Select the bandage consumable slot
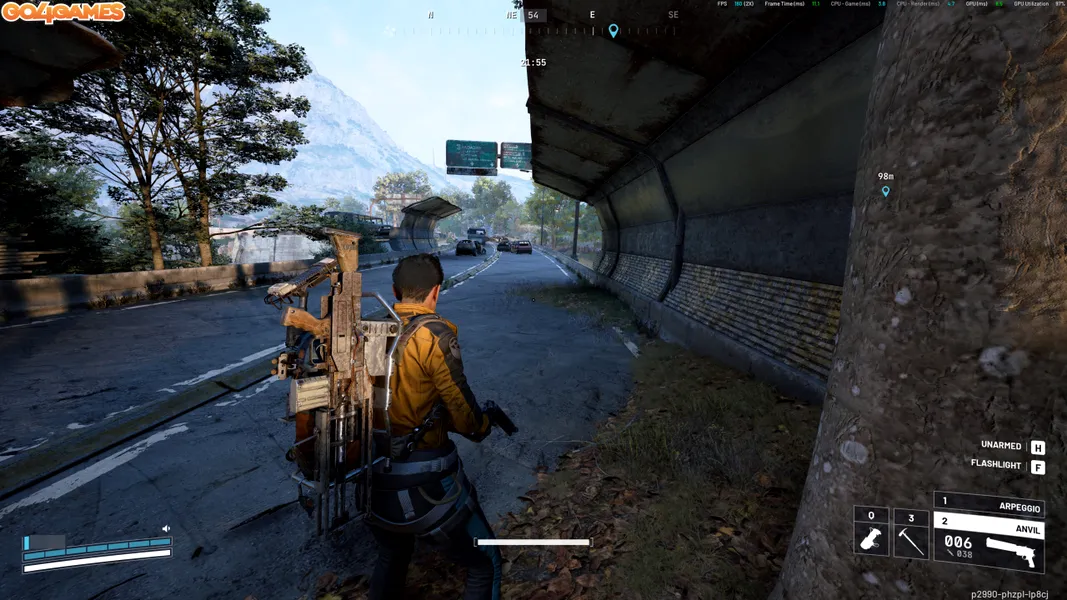The height and width of the screenshot is (600, 1067). (871, 540)
